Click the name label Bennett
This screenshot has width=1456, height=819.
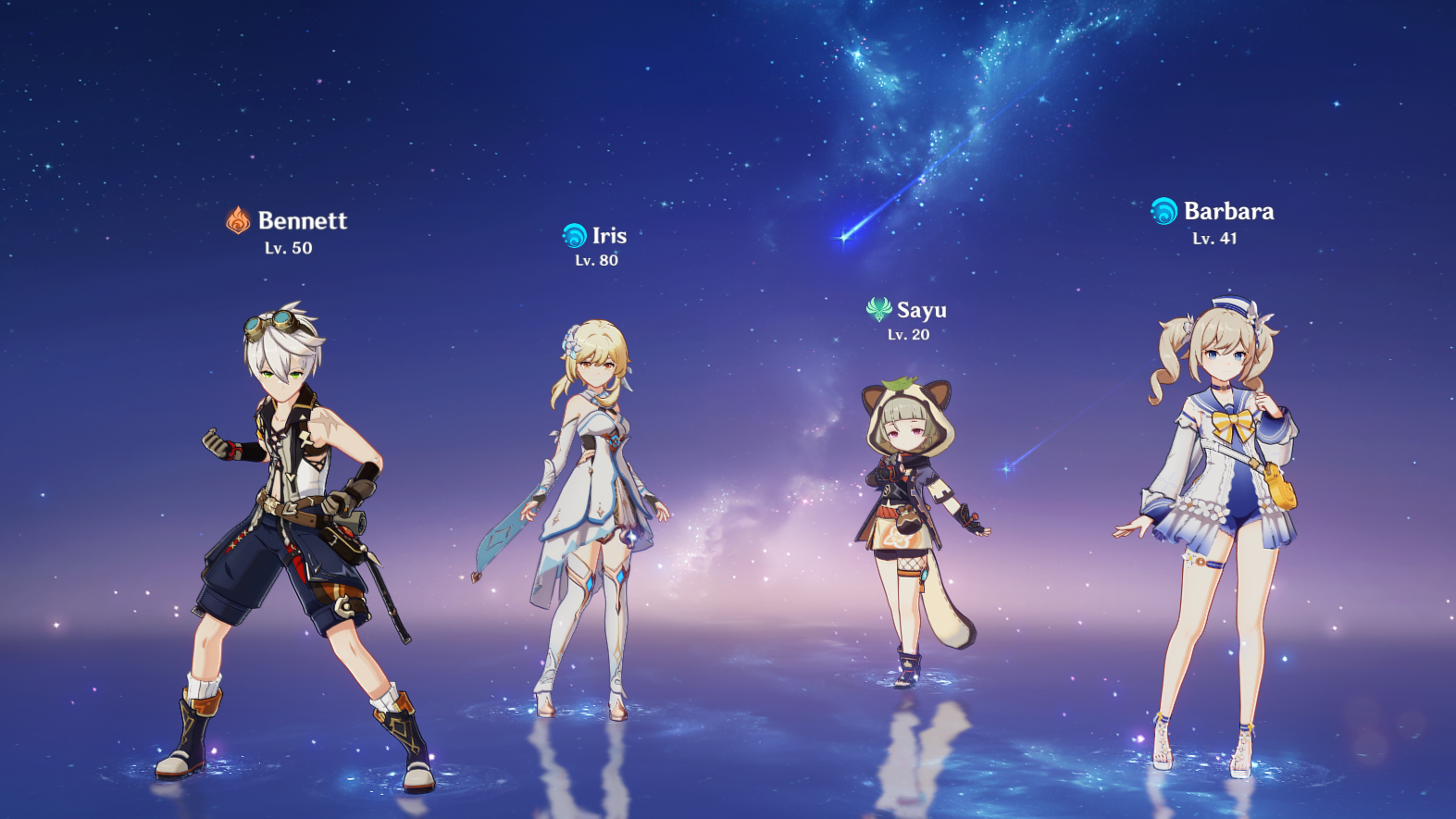coord(304,220)
